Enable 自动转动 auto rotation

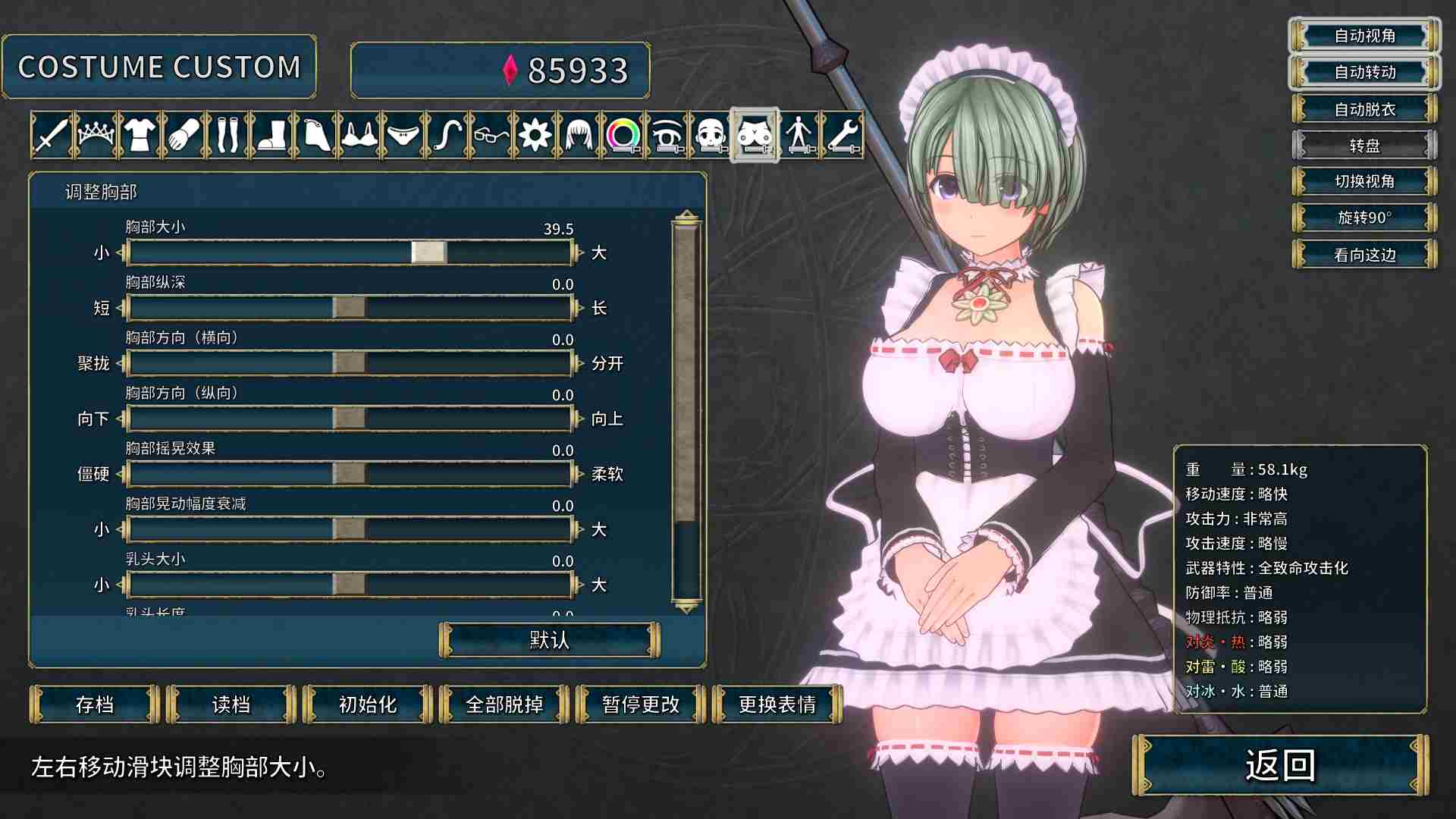(1363, 73)
